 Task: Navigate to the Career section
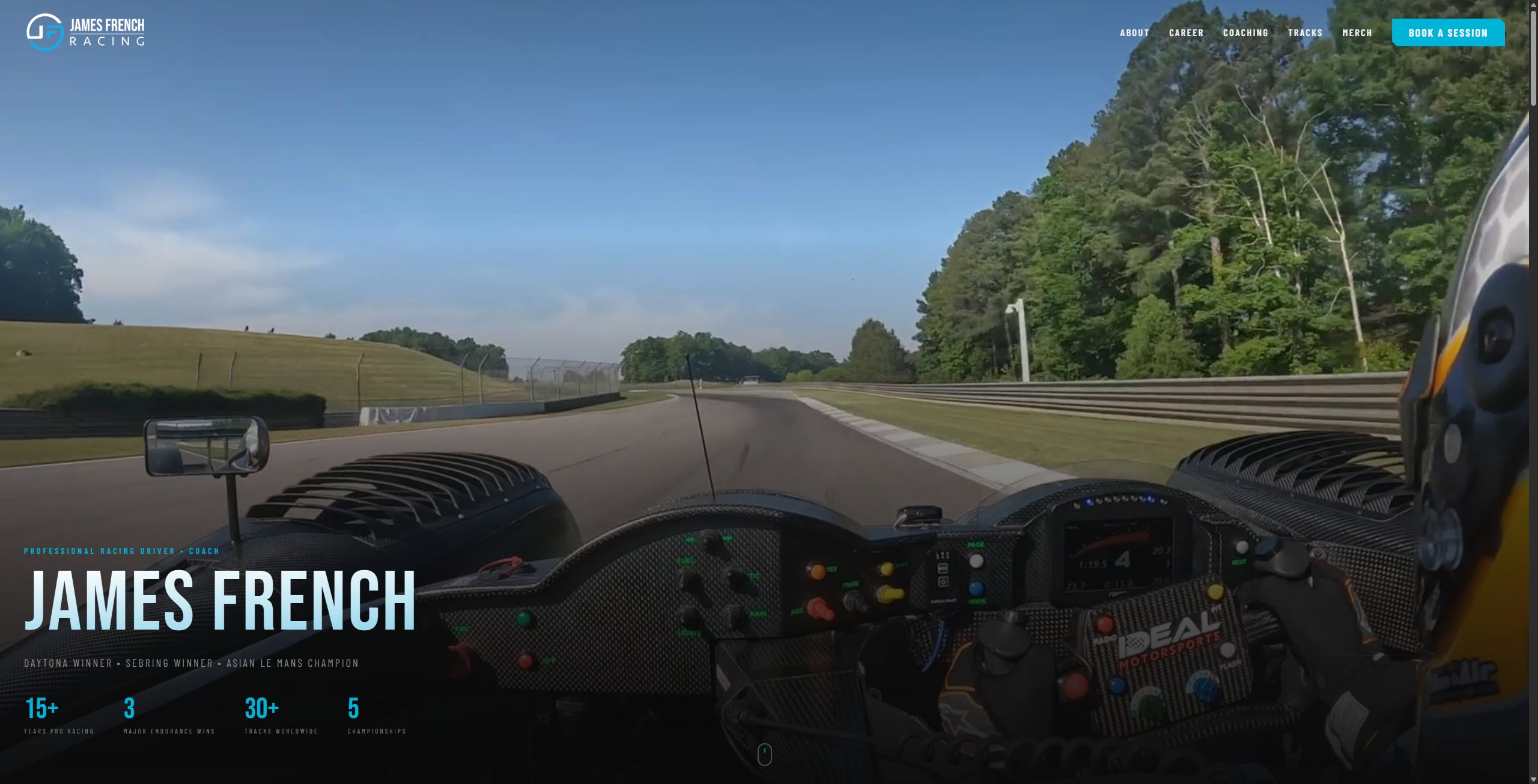(x=1186, y=33)
